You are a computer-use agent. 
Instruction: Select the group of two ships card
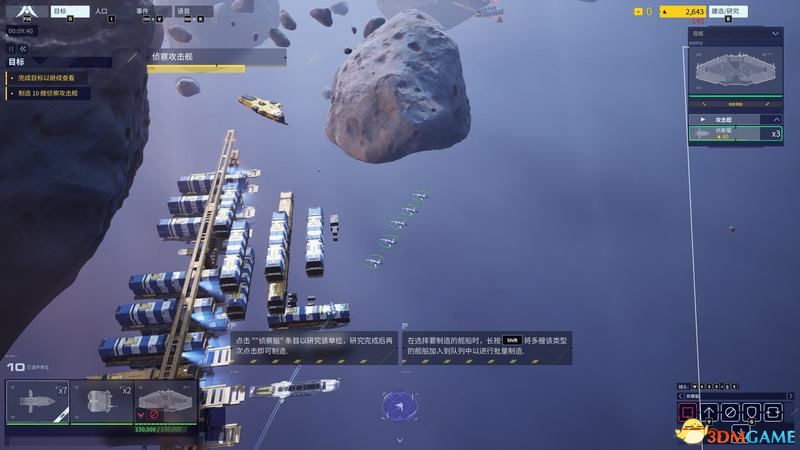(101, 403)
